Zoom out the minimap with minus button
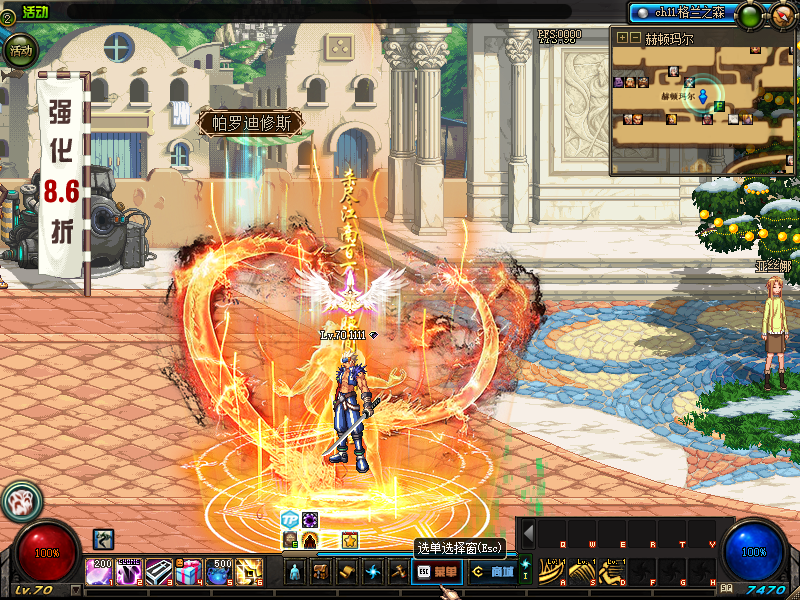Image resolution: width=800 pixels, height=600 pixels. pyautogui.click(x=635, y=38)
